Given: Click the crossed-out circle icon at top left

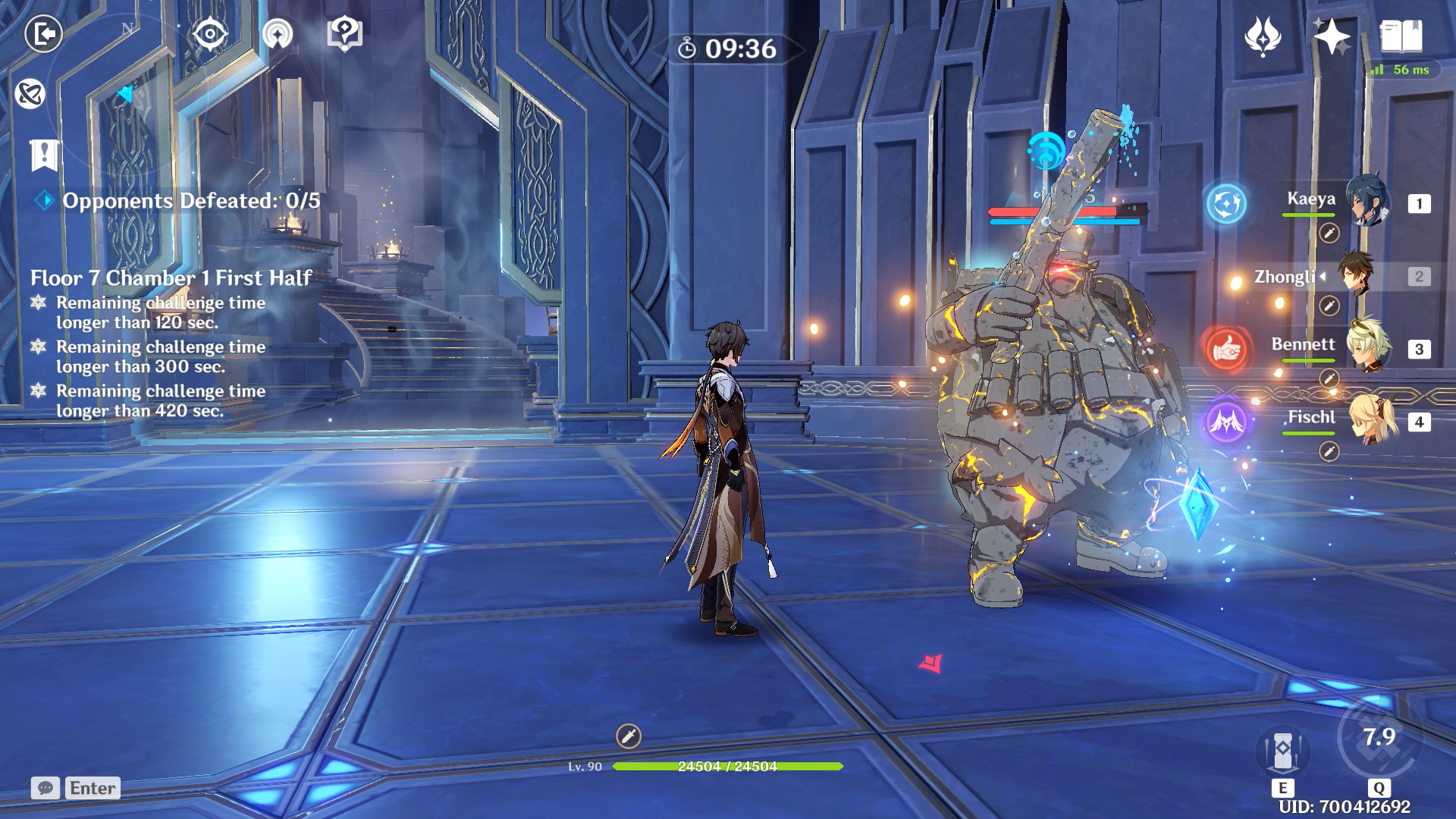Looking at the screenshot, I should [x=30, y=94].
